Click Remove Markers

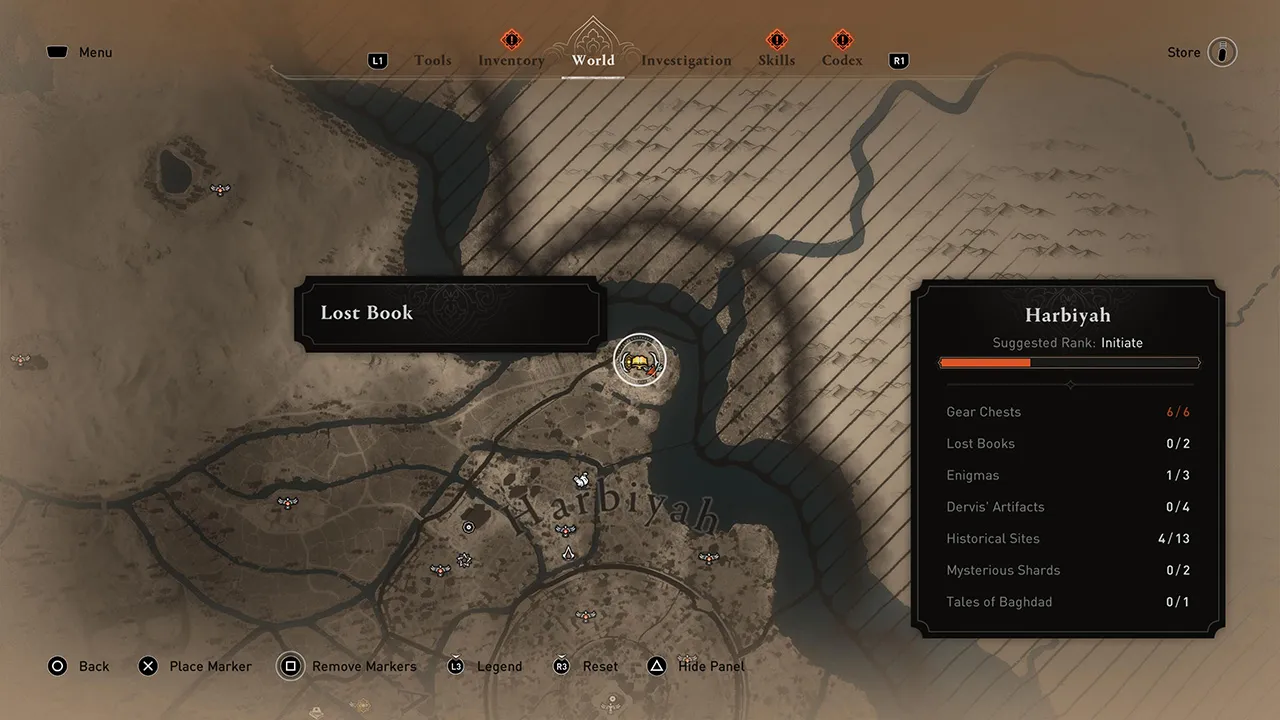coord(347,666)
